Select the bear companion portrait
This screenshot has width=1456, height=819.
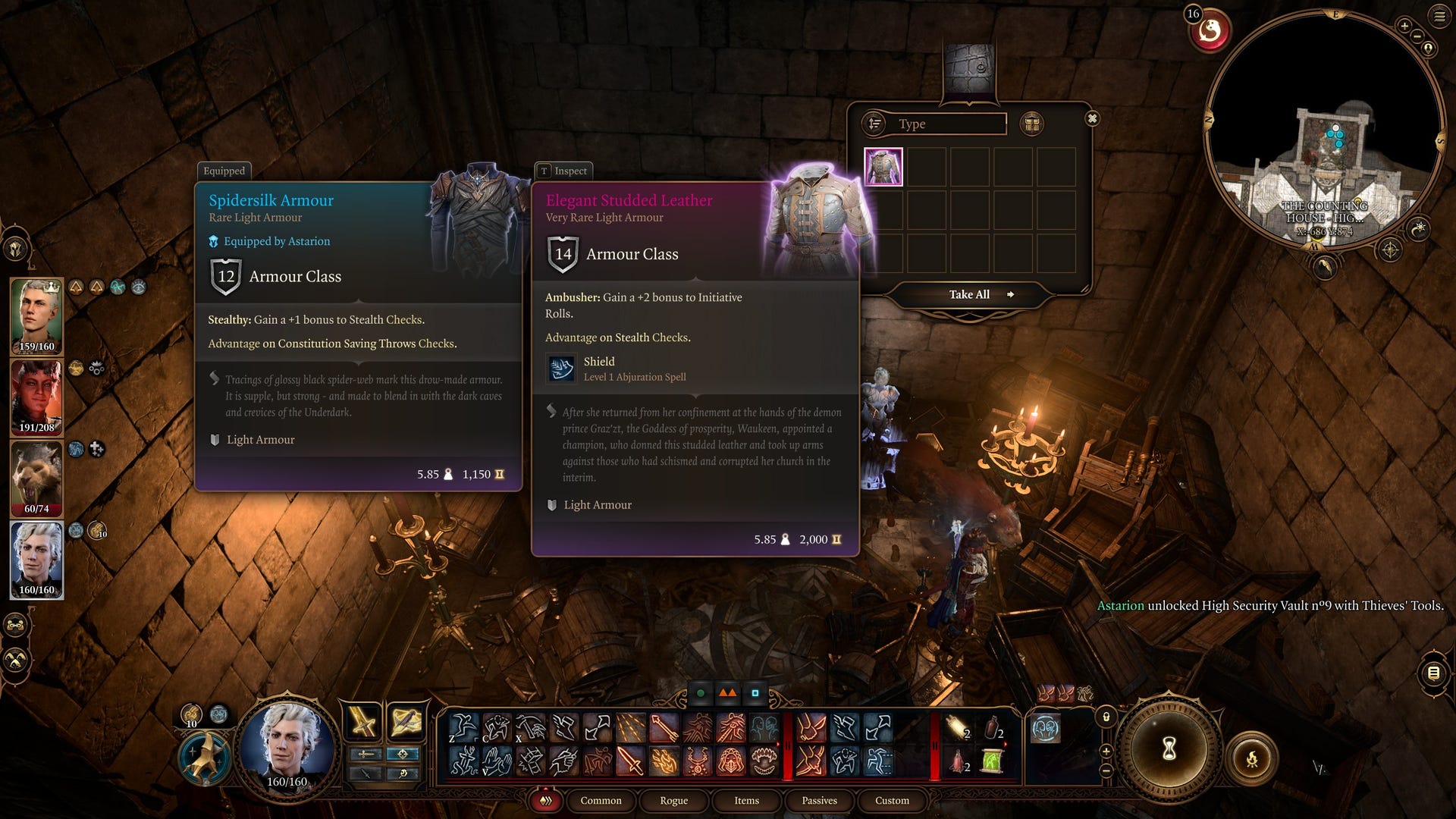coord(36,478)
